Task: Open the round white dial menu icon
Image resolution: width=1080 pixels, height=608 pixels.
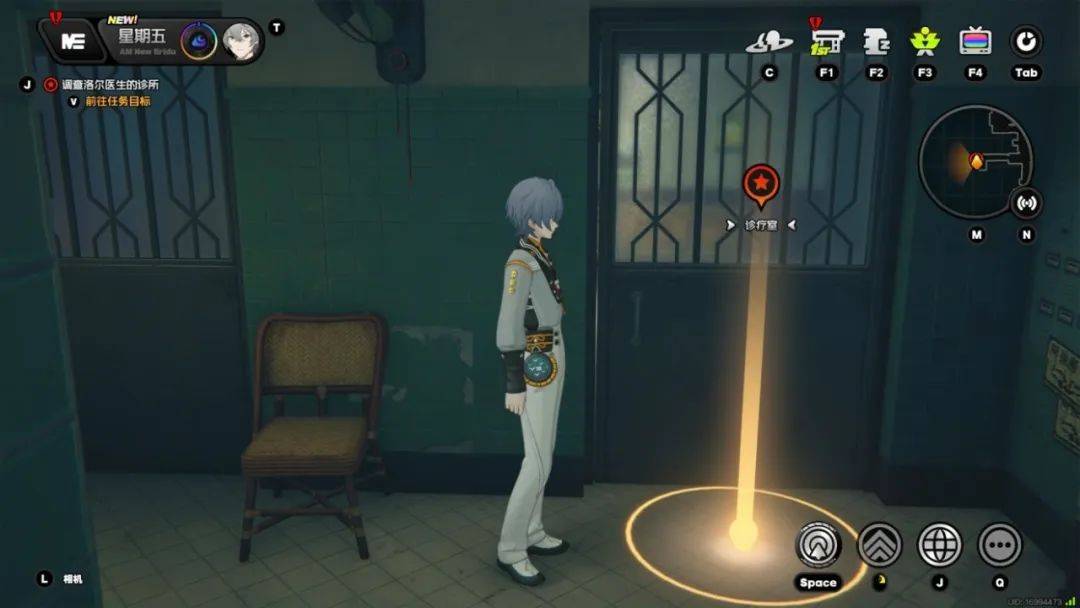Action: click(x=1026, y=42)
